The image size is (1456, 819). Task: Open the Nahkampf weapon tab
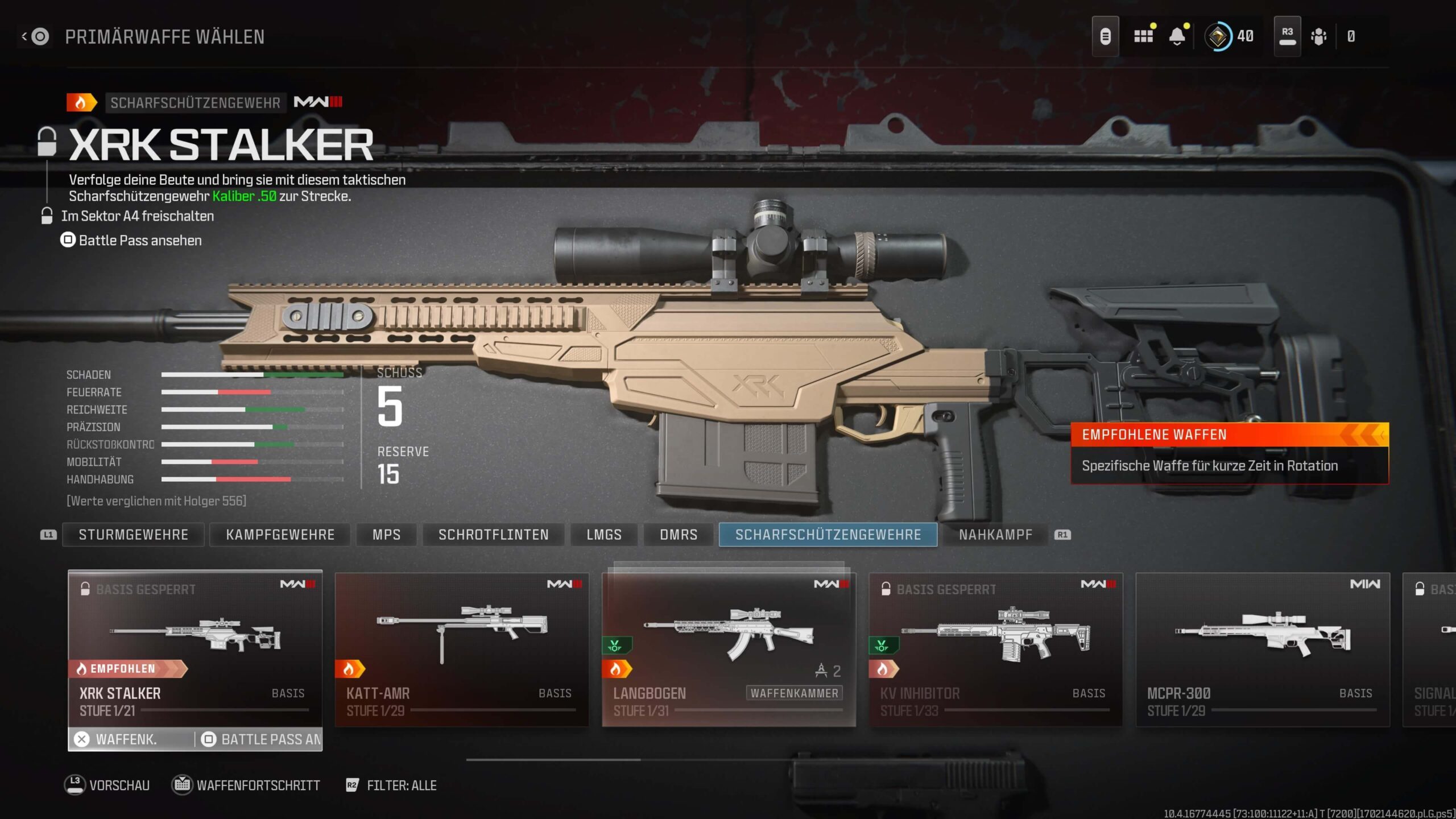995,535
